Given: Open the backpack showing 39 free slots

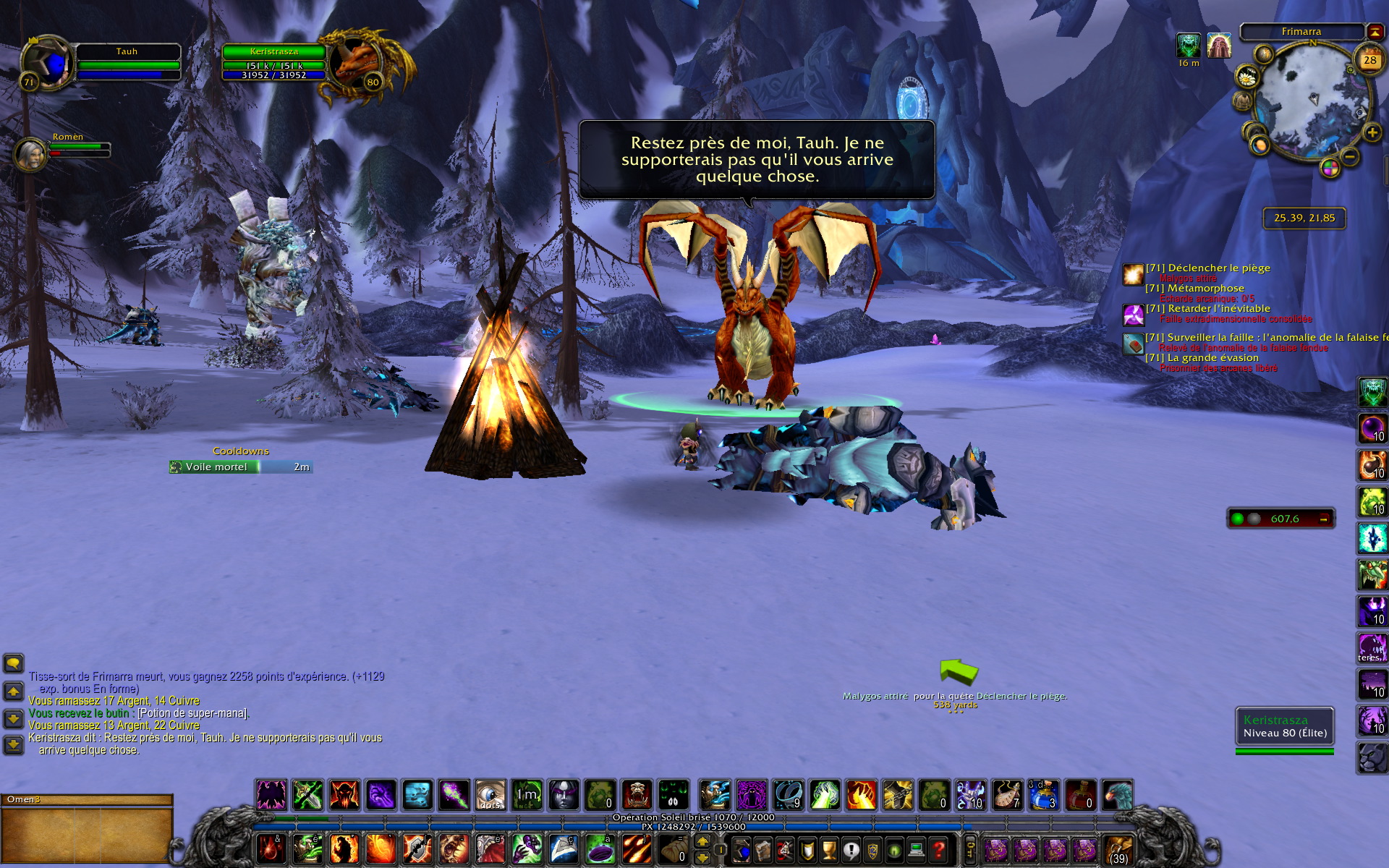Looking at the screenshot, I should [x=1118, y=850].
